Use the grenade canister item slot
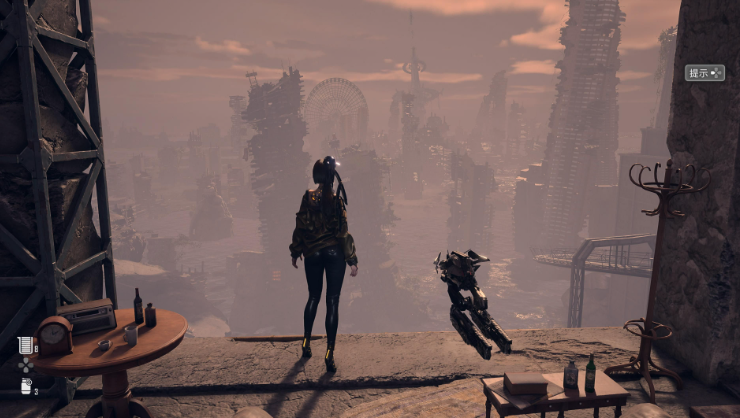740x418 pixels. 25,386
